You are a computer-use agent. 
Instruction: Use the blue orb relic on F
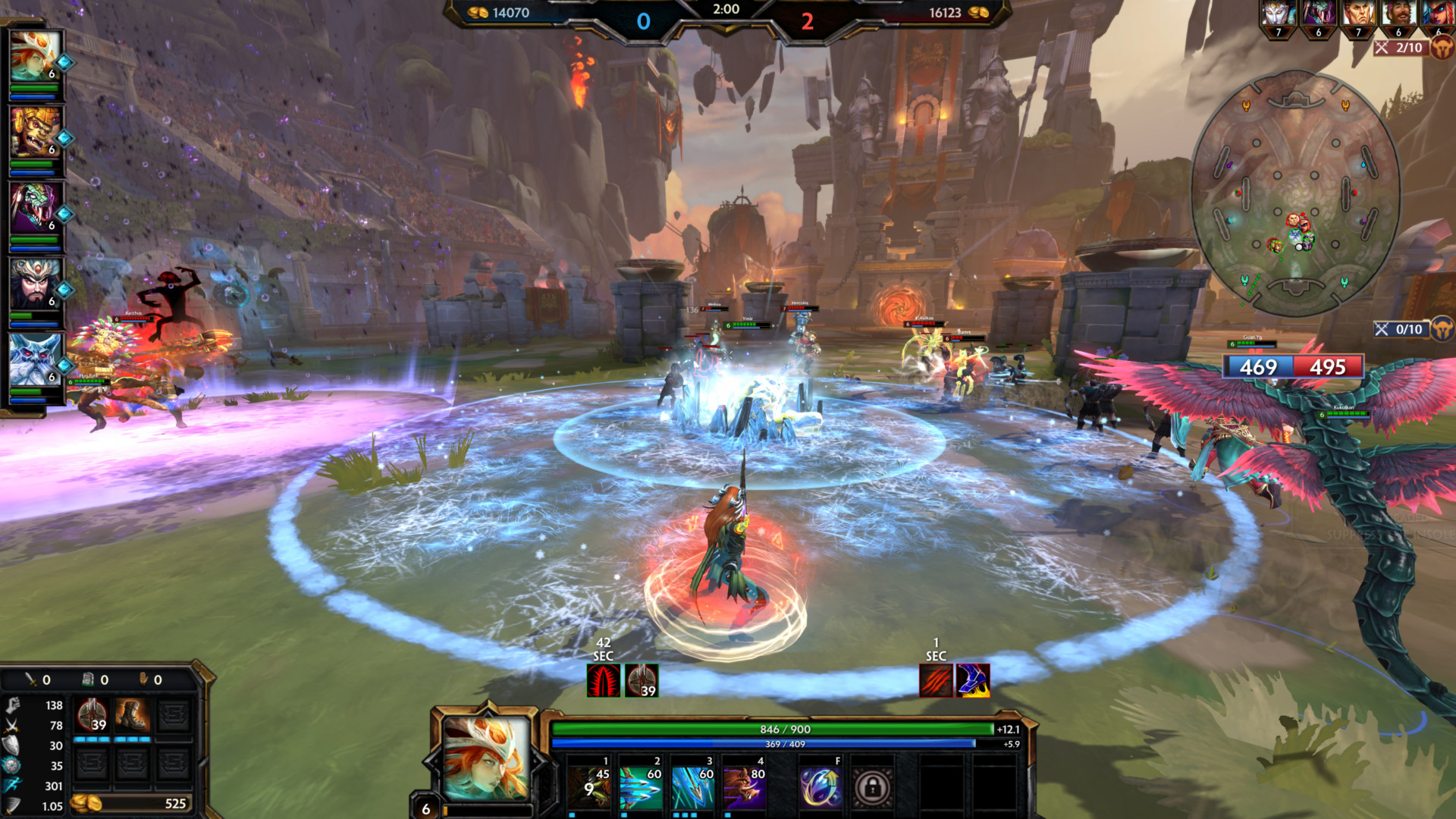(821, 787)
